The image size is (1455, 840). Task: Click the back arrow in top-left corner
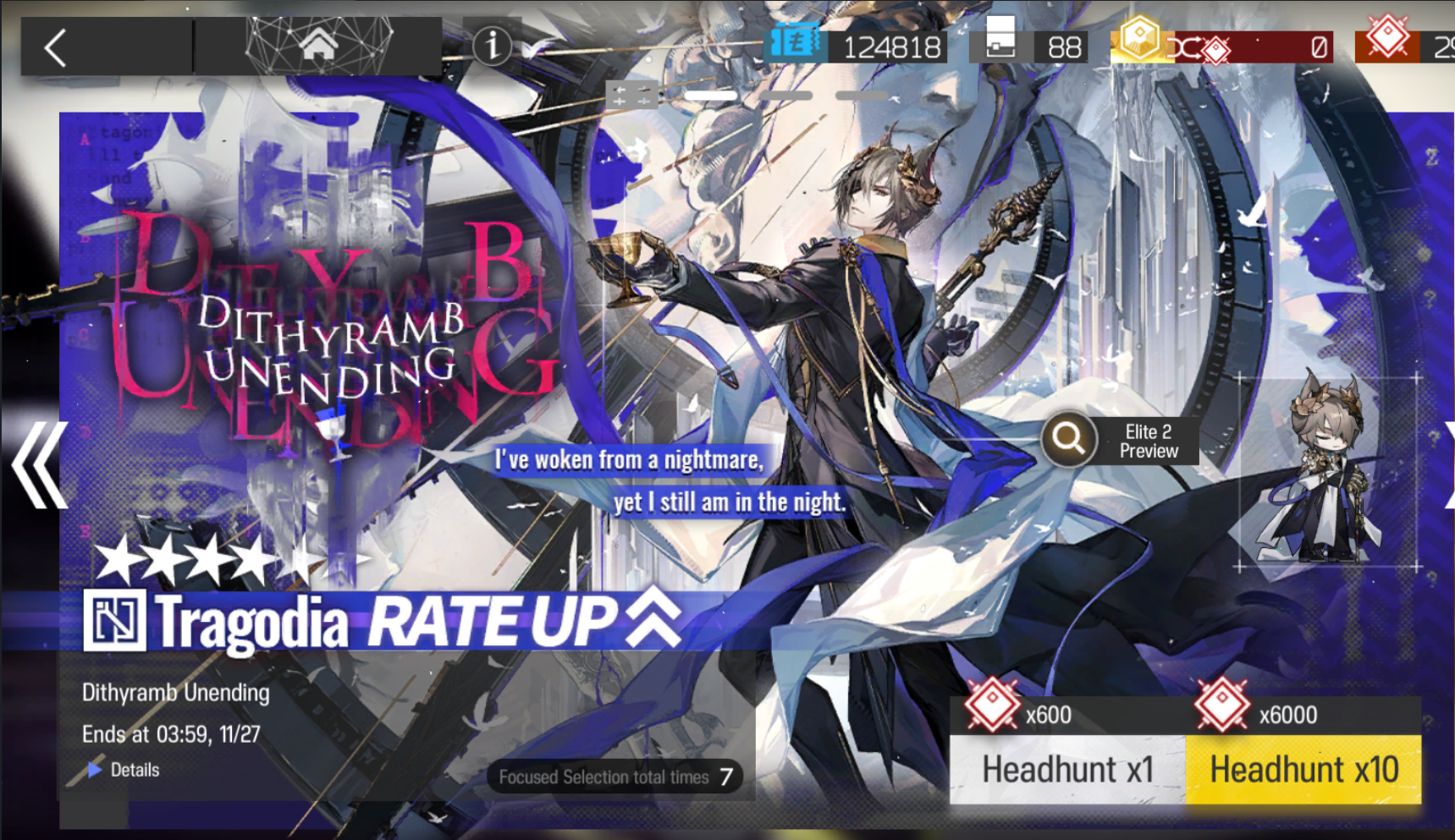pyautogui.click(x=56, y=47)
